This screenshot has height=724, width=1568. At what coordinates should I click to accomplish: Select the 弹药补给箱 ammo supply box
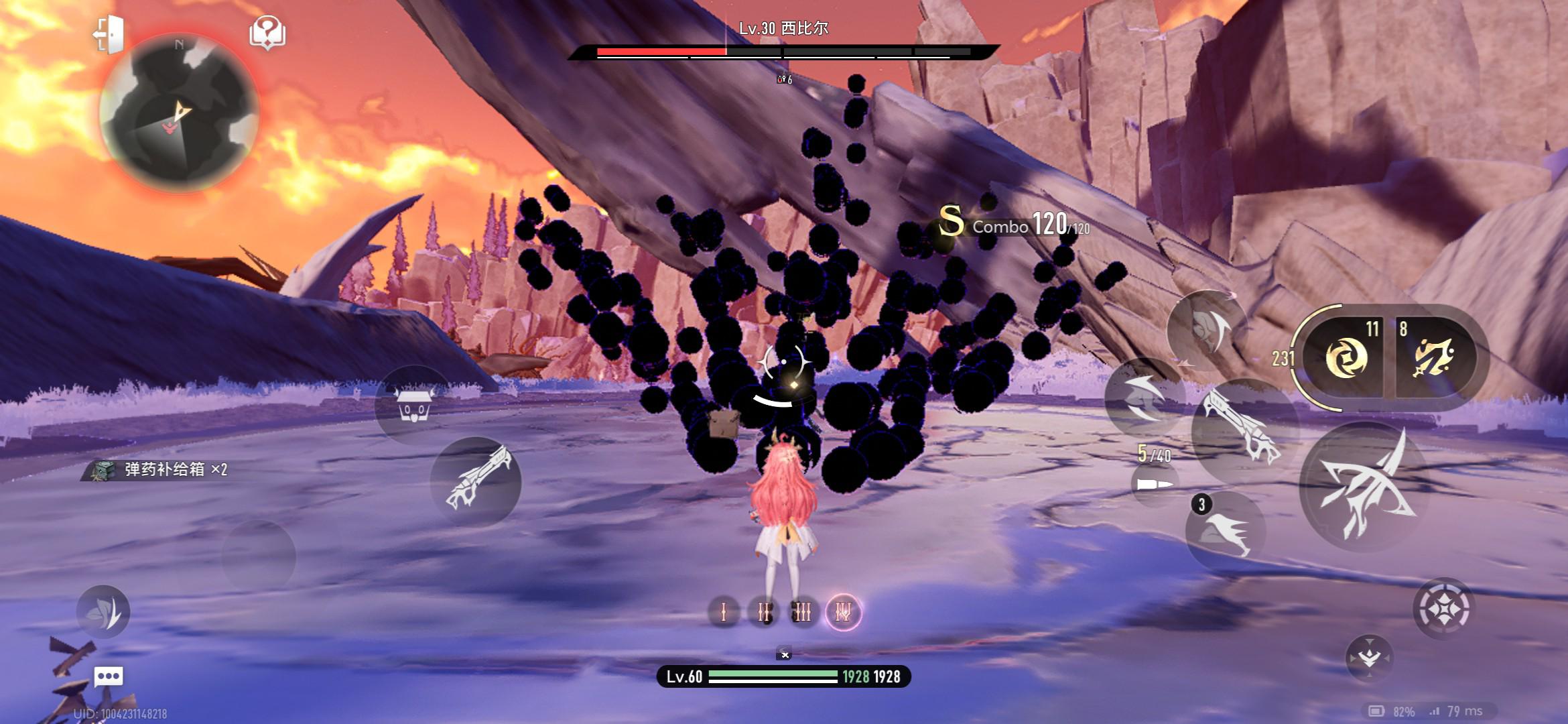(161, 469)
